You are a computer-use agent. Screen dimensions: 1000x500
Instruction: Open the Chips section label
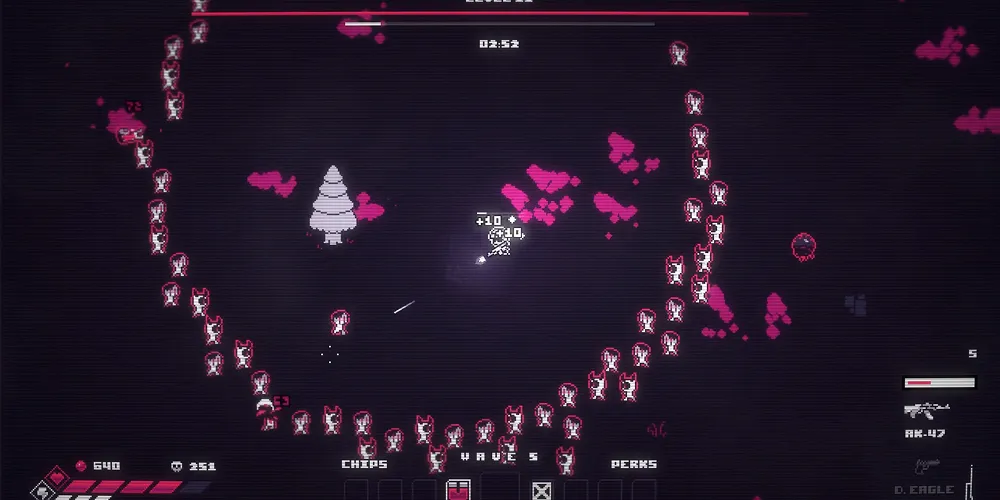pos(364,464)
